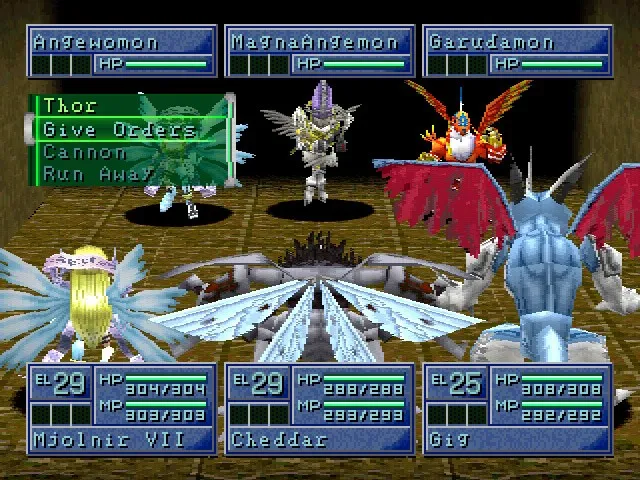This screenshot has height=480, width=640.
Task: Click the Garudamon enemy panel
Action: click(x=516, y=52)
